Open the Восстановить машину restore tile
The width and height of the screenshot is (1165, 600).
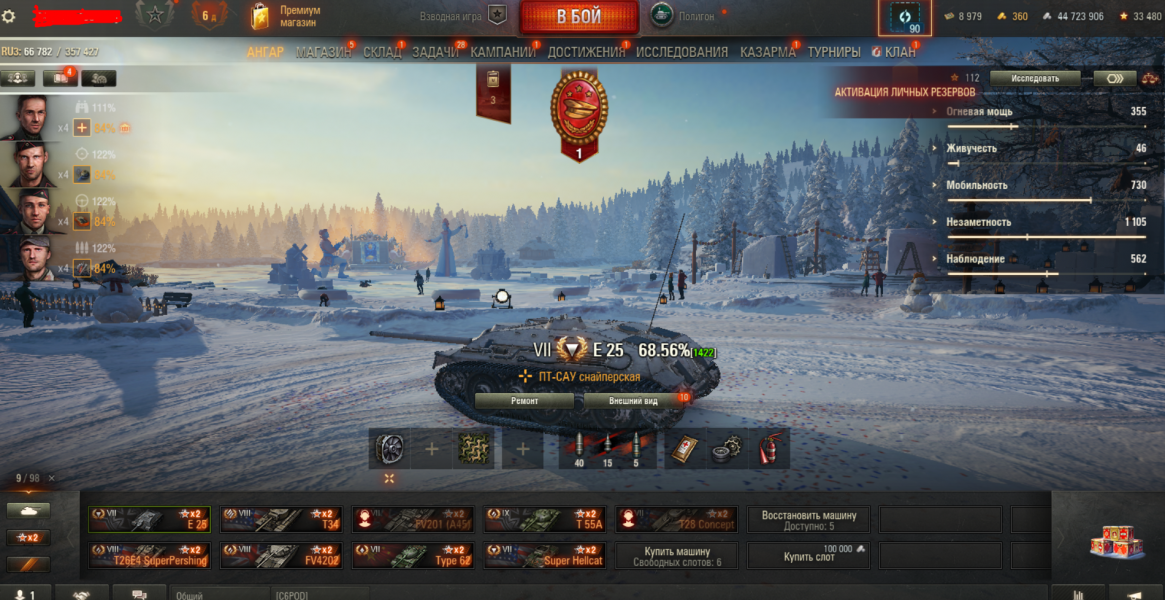[x=809, y=519]
